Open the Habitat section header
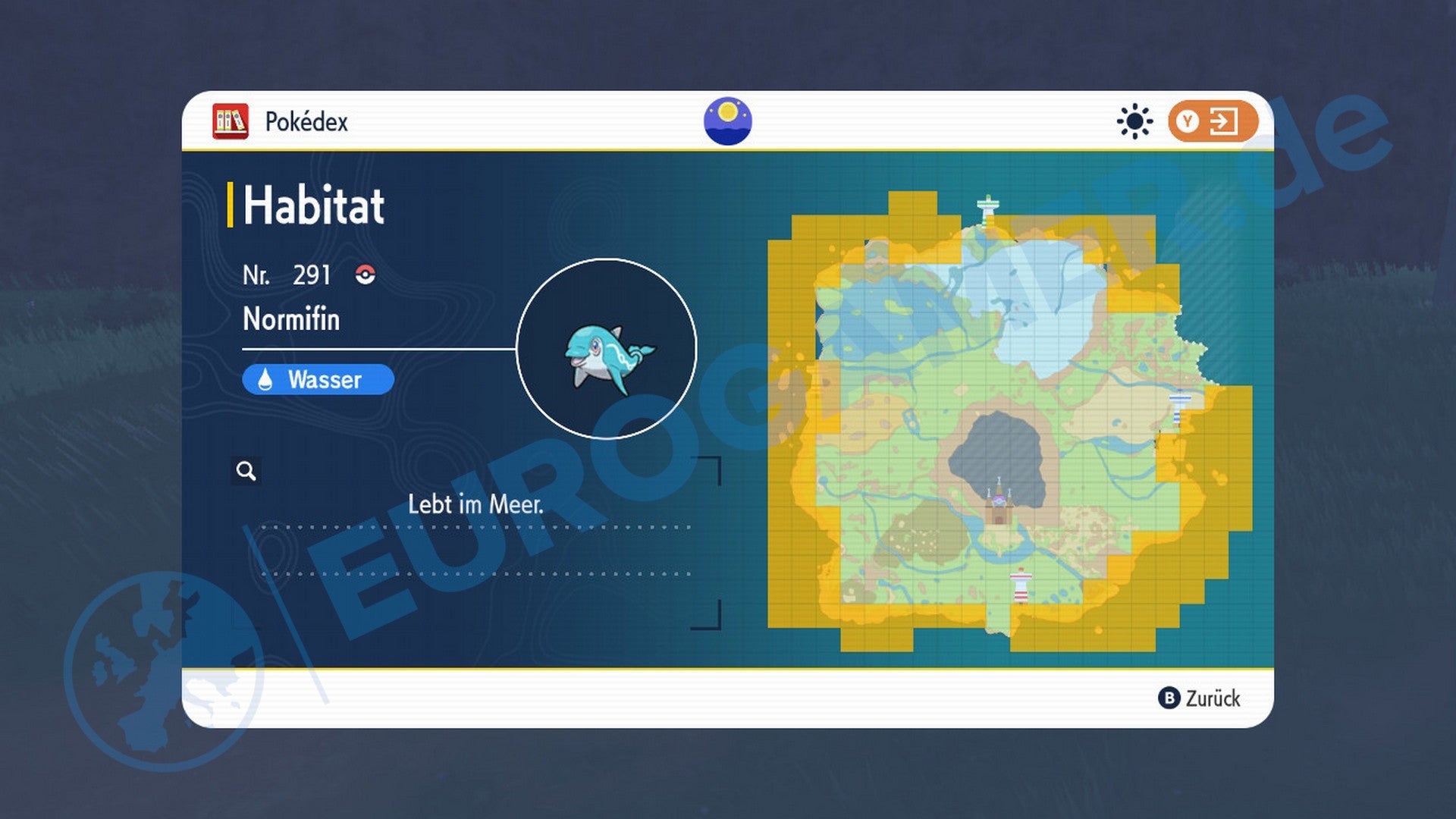Viewport: 1456px width, 819px height. click(311, 203)
